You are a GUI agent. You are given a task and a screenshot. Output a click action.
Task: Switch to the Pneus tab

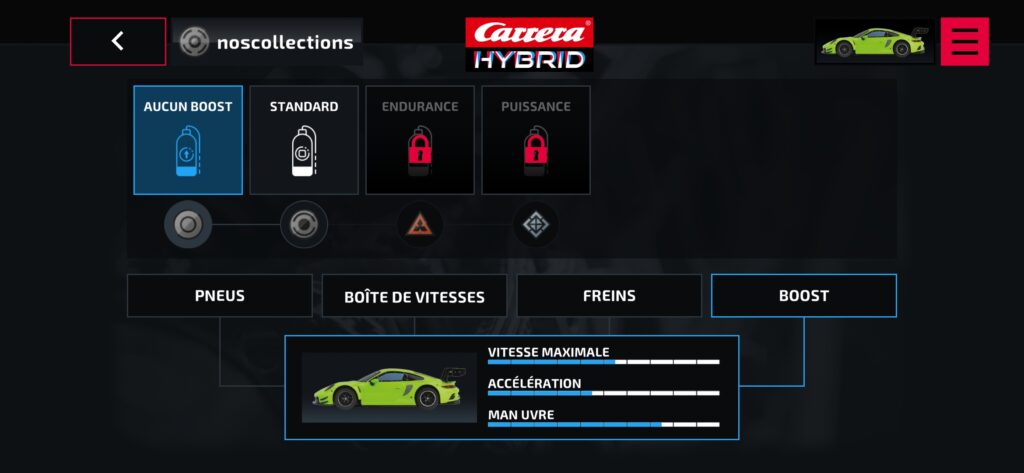coord(220,296)
